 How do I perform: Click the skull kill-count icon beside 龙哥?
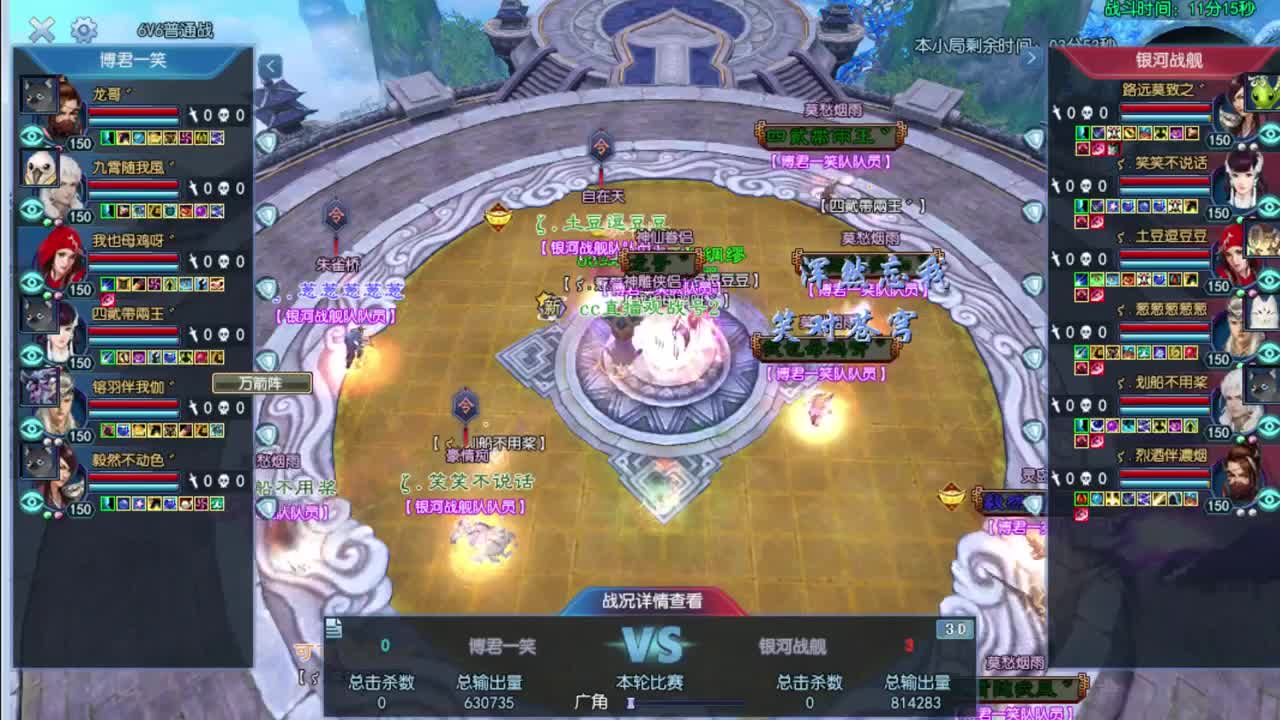pyautogui.click(x=226, y=115)
